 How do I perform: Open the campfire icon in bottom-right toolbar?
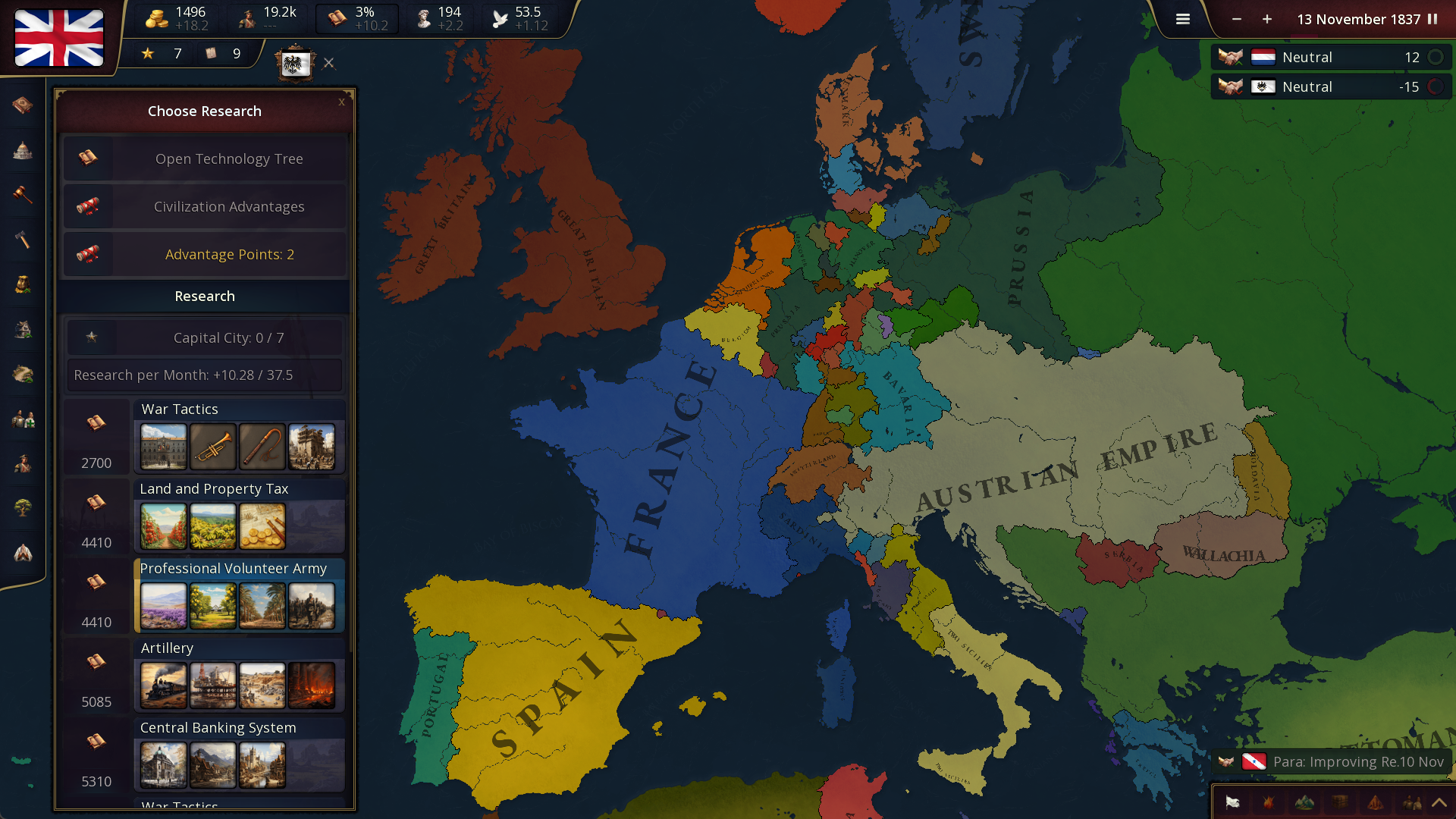pyautogui.click(x=1268, y=802)
